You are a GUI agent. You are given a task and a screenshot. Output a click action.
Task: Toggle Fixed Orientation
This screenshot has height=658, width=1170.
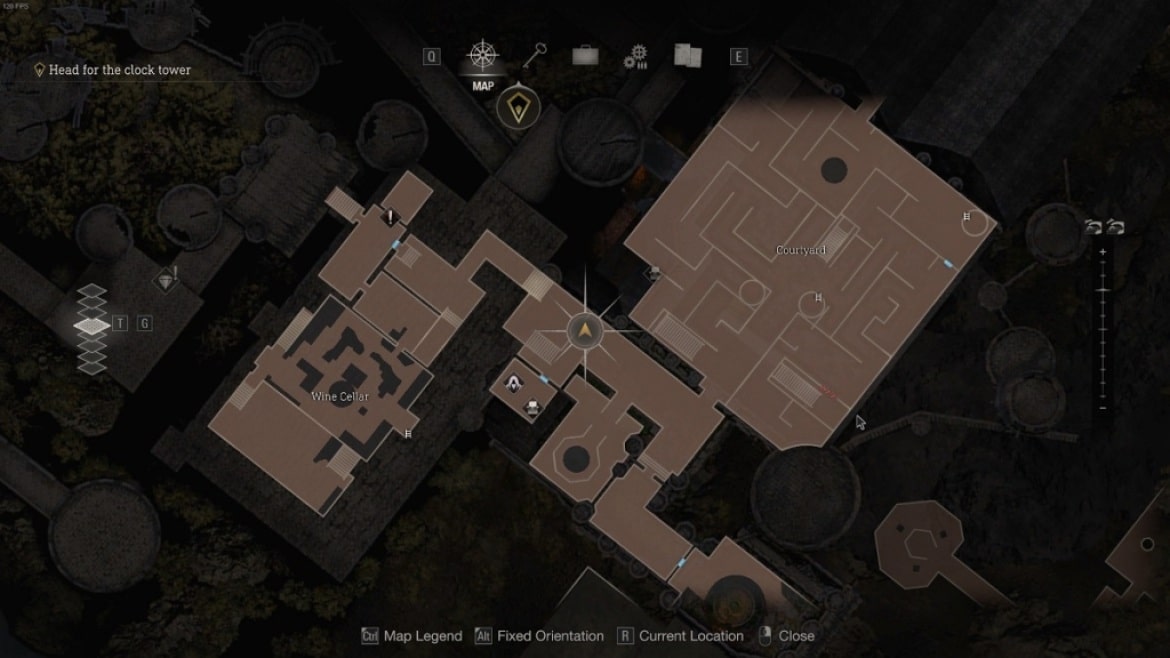540,636
